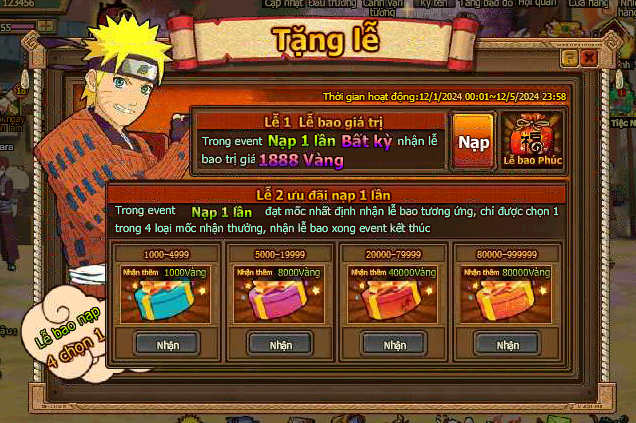Click the orange Nạp recharge button
The width and height of the screenshot is (636, 423).
[x=473, y=142]
